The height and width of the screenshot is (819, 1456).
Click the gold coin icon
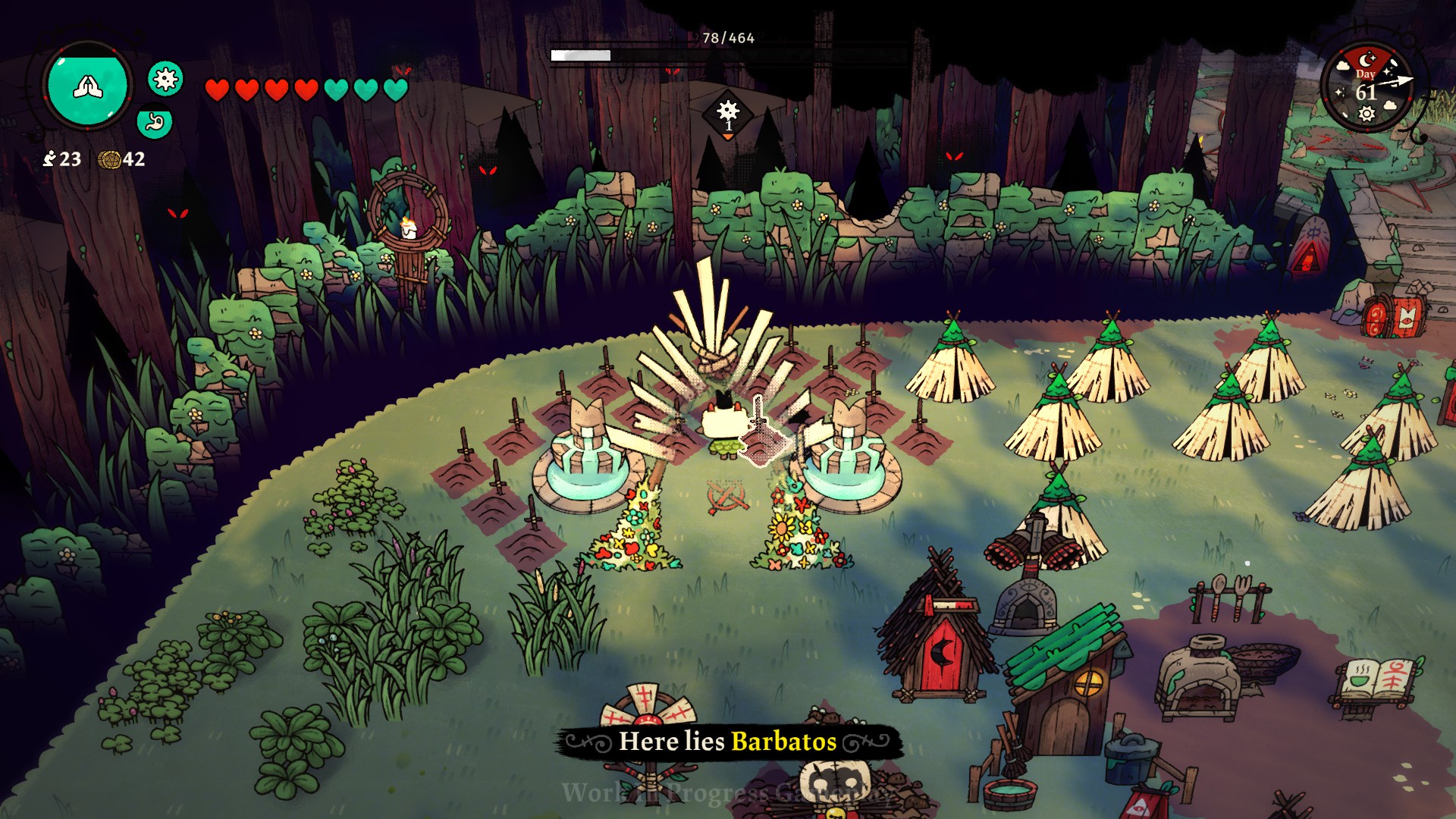110,159
